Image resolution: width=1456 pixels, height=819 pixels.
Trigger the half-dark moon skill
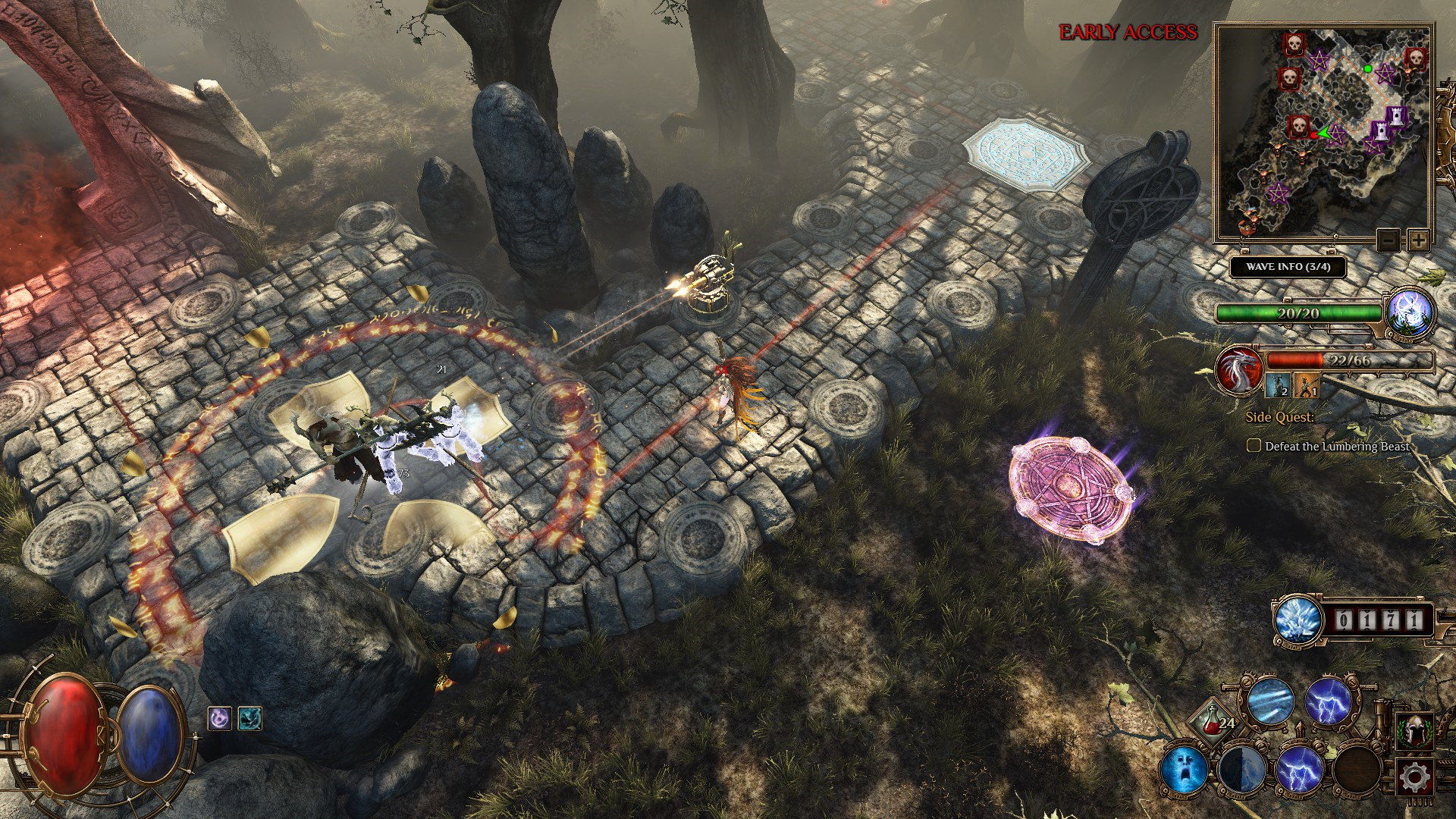(1241, 769)
